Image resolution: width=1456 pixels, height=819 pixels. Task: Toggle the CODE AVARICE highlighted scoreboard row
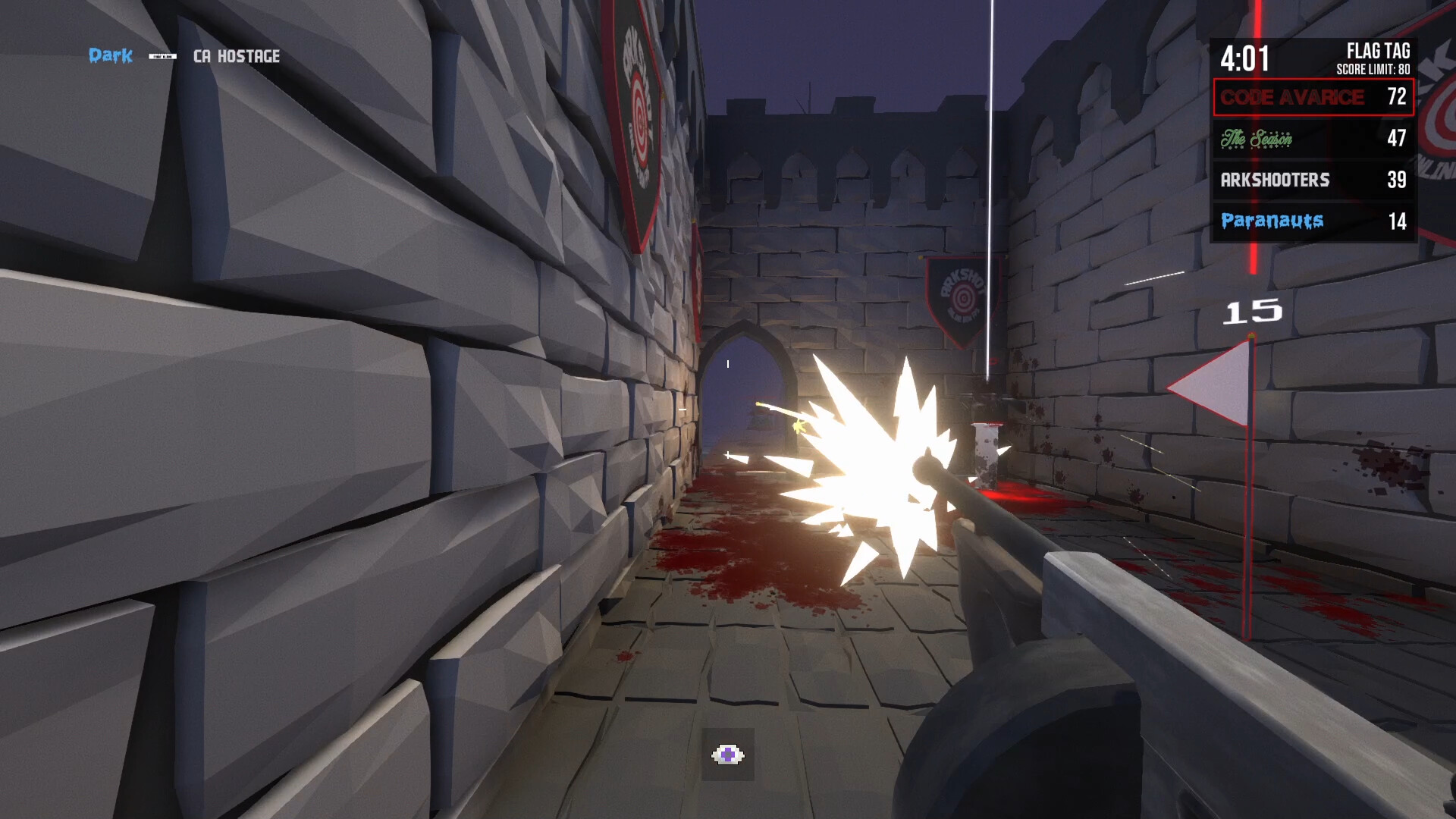pos(1313,98)
